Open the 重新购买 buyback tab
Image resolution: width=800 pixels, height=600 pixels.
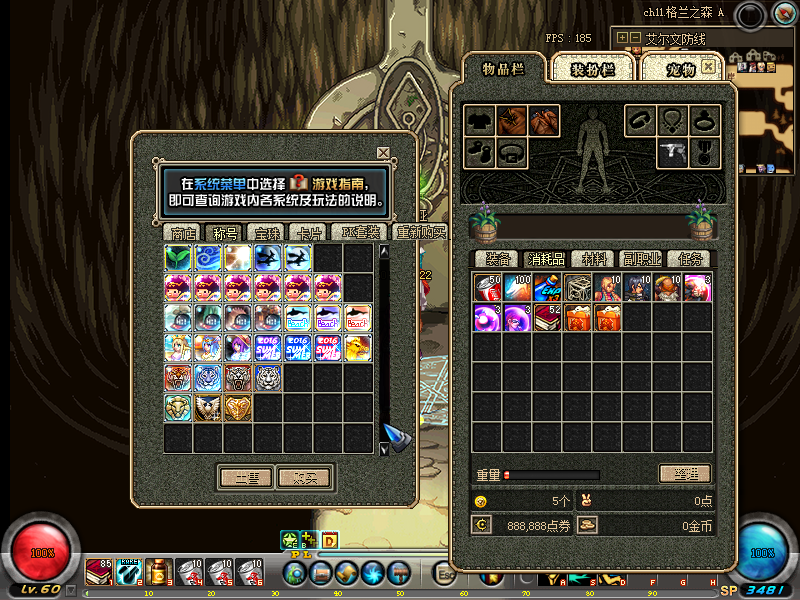(420, 233)
